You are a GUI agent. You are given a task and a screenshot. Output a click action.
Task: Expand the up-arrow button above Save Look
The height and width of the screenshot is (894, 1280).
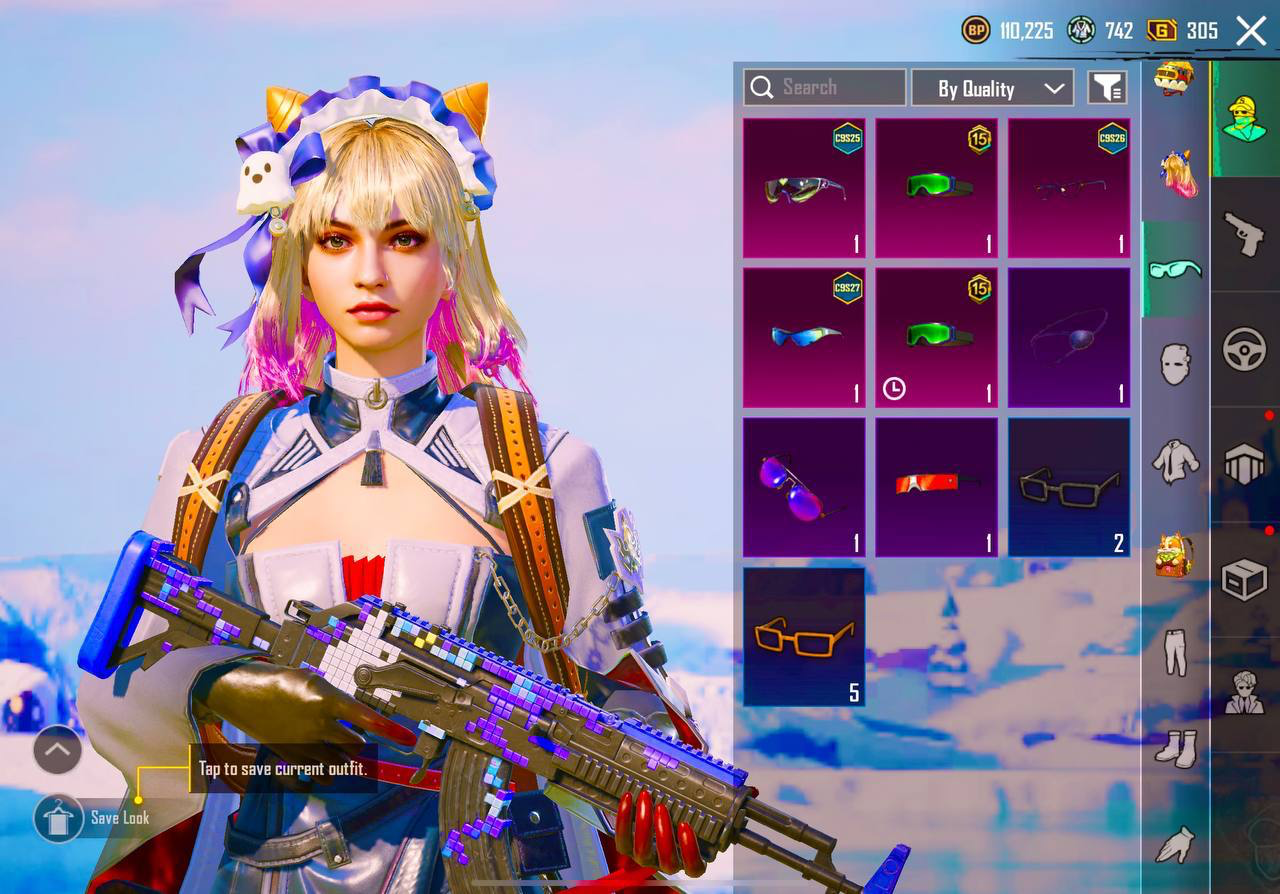58,749
